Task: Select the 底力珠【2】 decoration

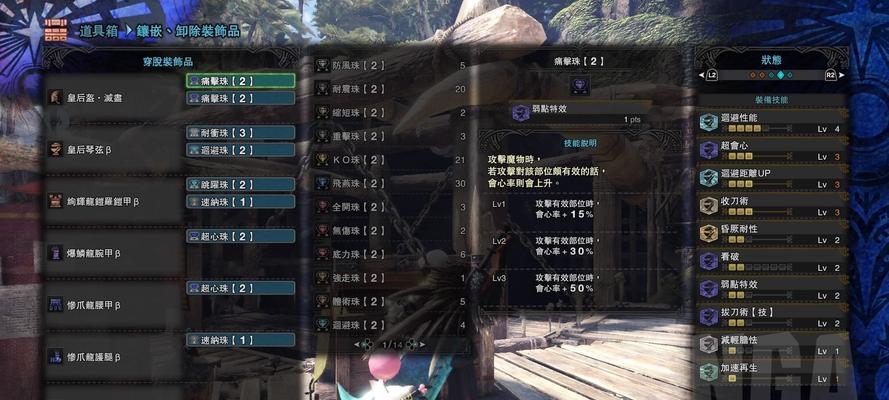Action: point(390,254)
